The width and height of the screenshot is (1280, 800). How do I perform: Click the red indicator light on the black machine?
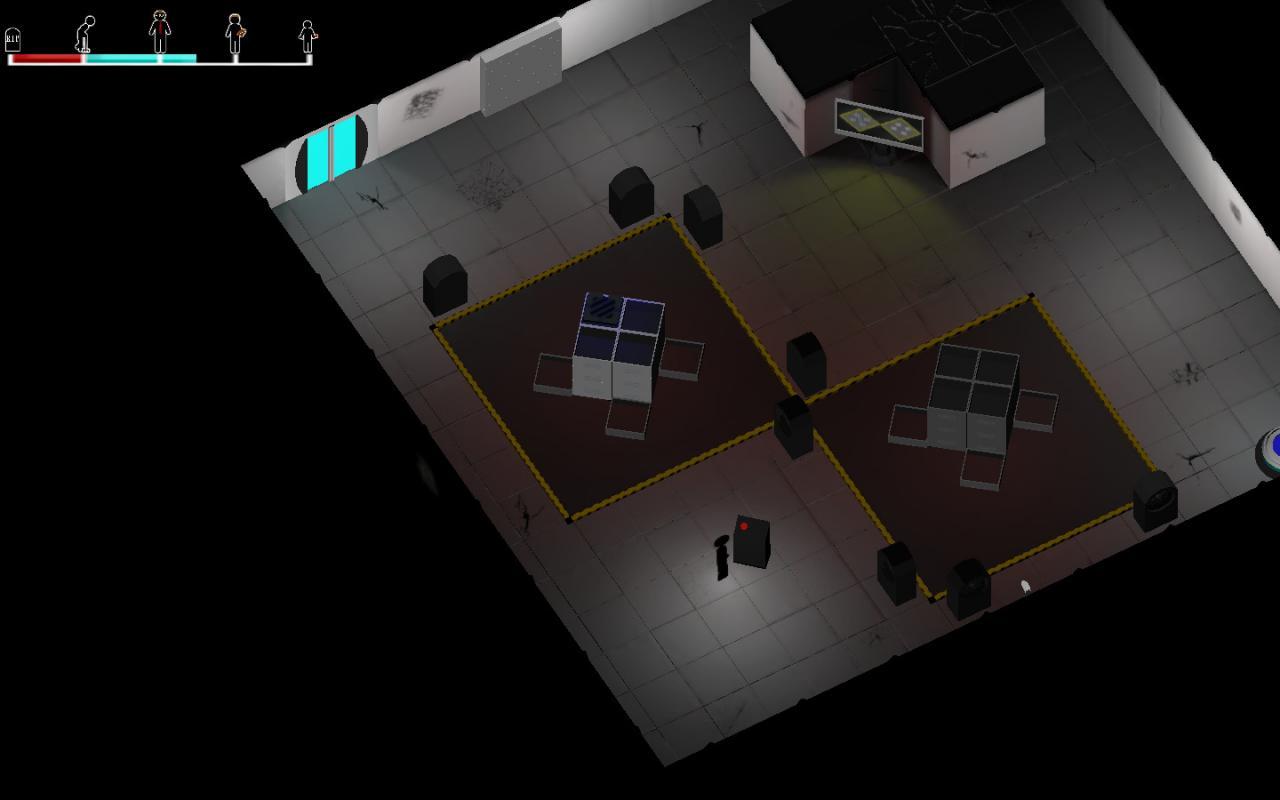745,527
